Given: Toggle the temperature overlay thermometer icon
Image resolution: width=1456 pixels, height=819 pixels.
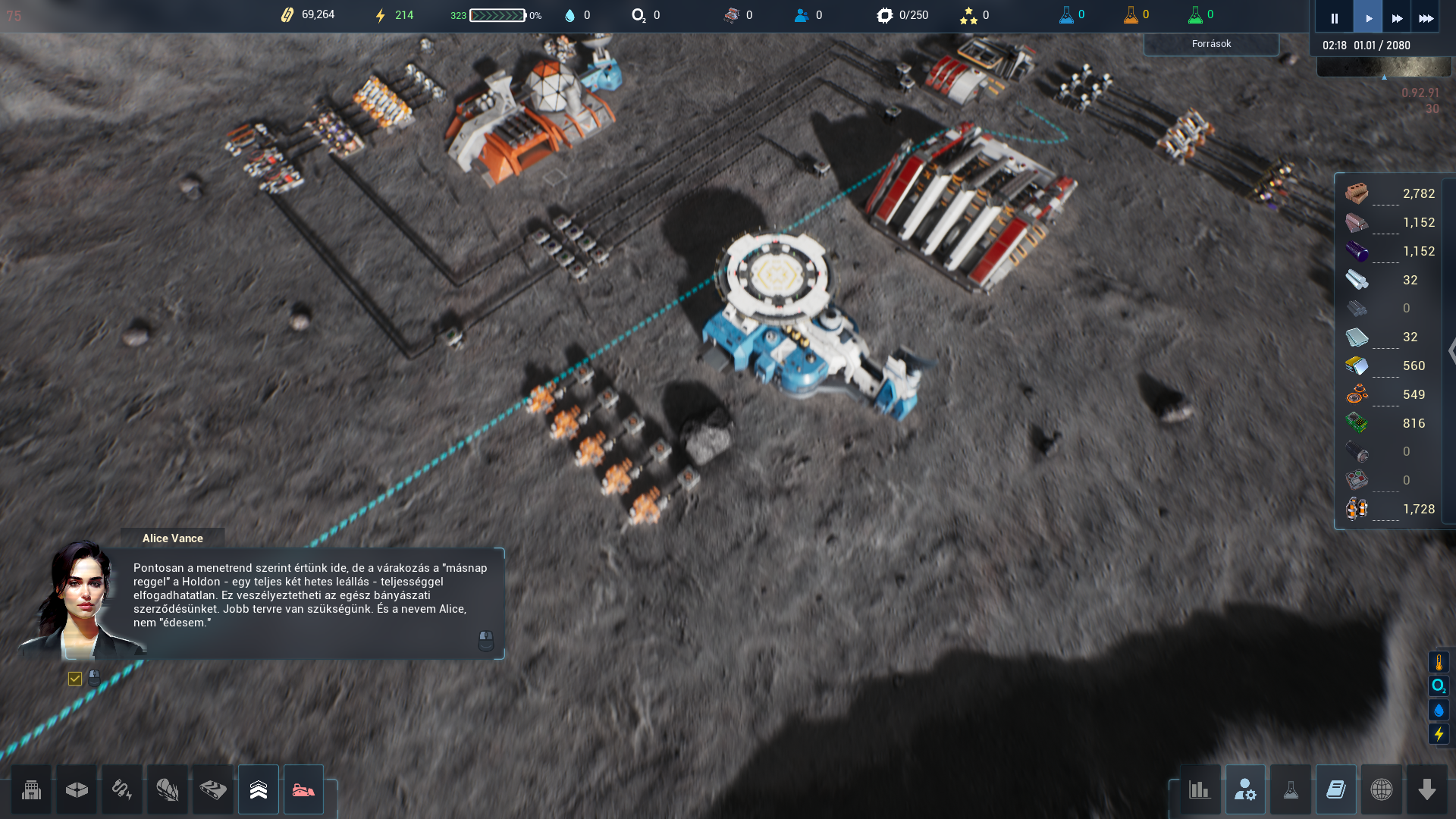Looking at the screenshot, I should 1439,662.
